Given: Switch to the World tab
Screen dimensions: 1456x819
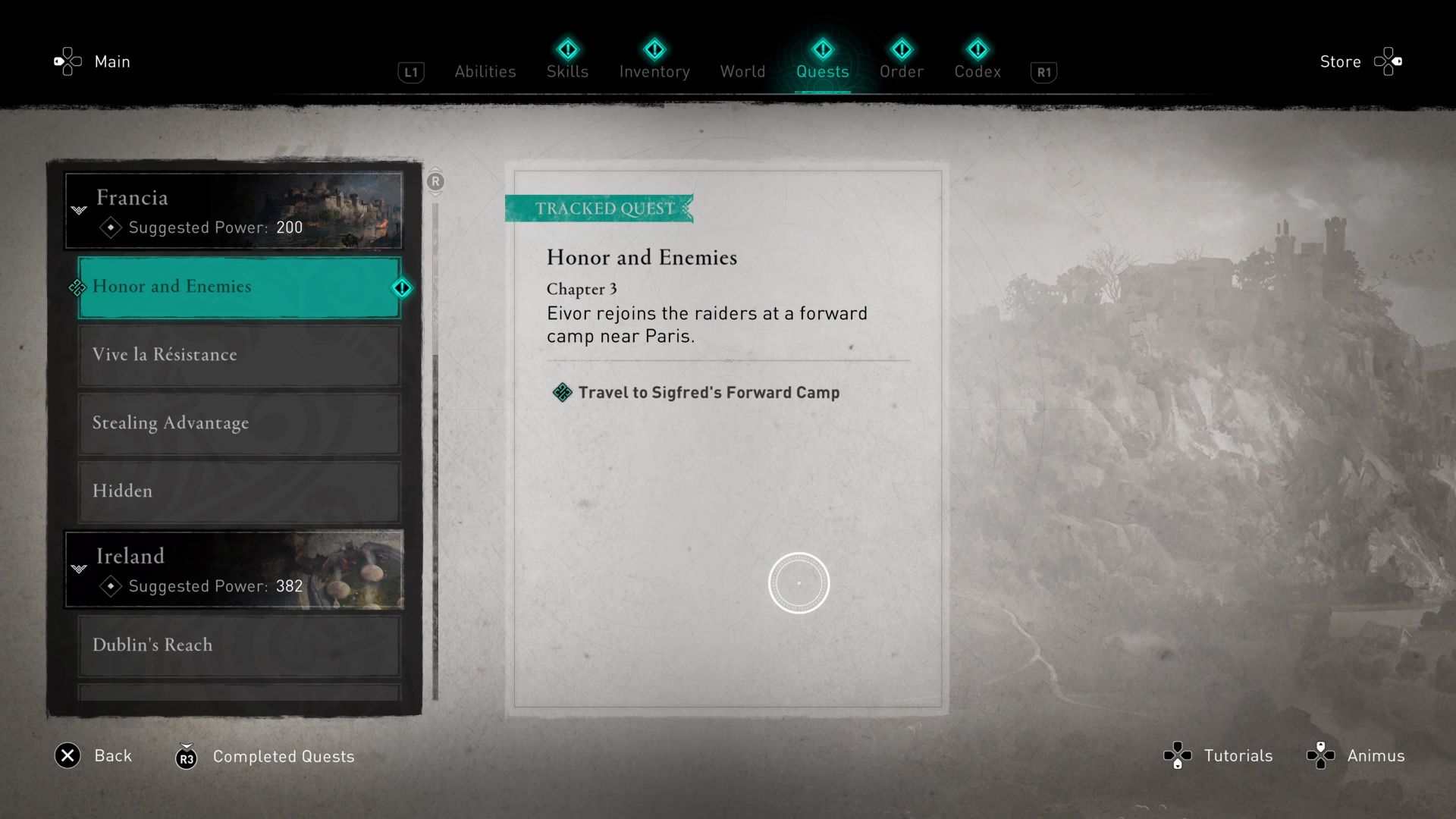Looking at the screenshot, I should (x=742, y=71).
